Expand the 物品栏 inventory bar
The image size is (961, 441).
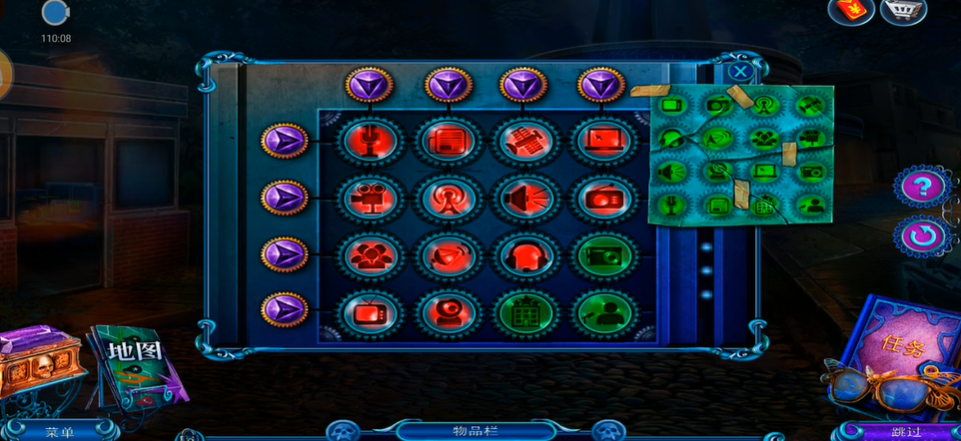click(475, 432)
